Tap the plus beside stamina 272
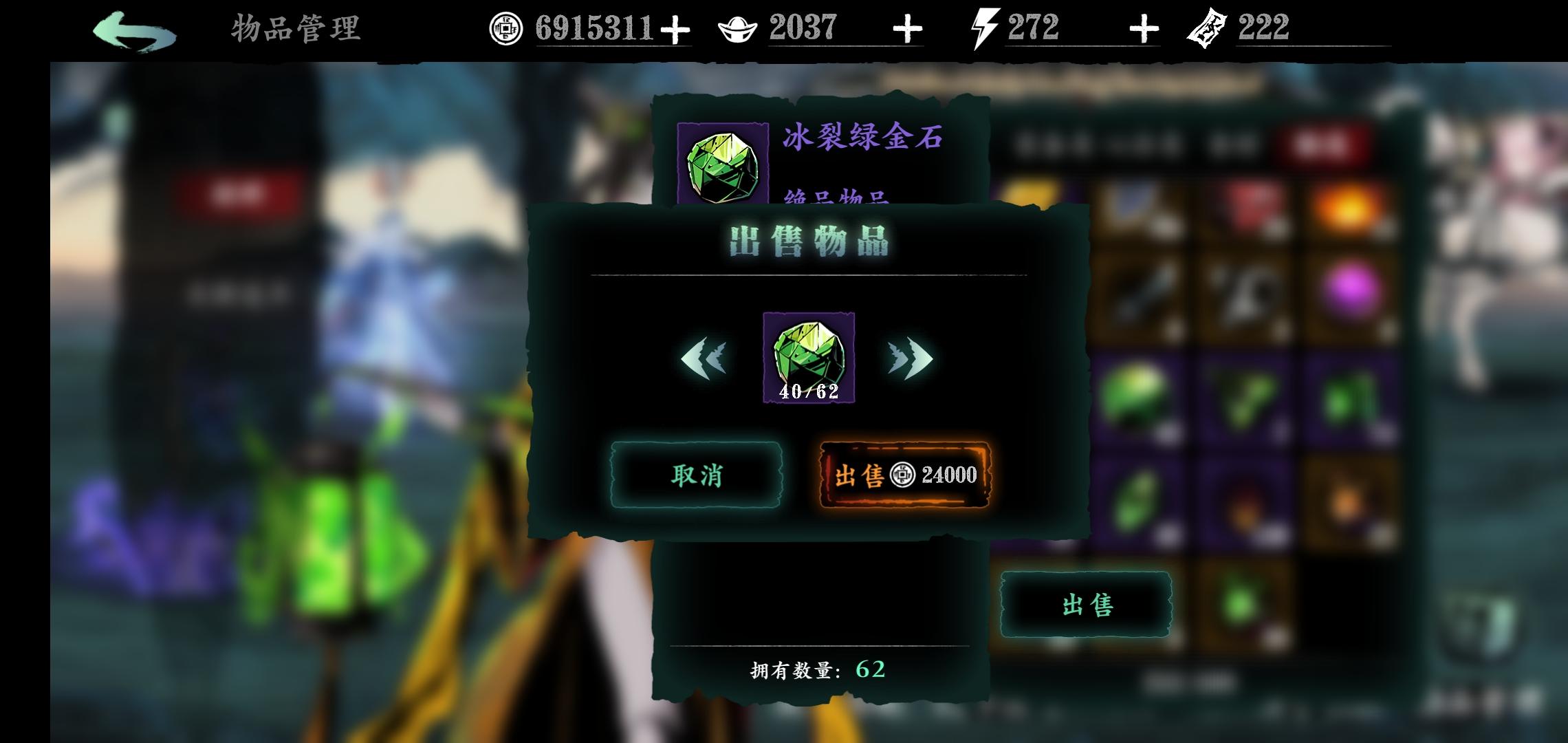Screen dimensions: 1568x743 pyautogui.click(x=1143, y=29)
